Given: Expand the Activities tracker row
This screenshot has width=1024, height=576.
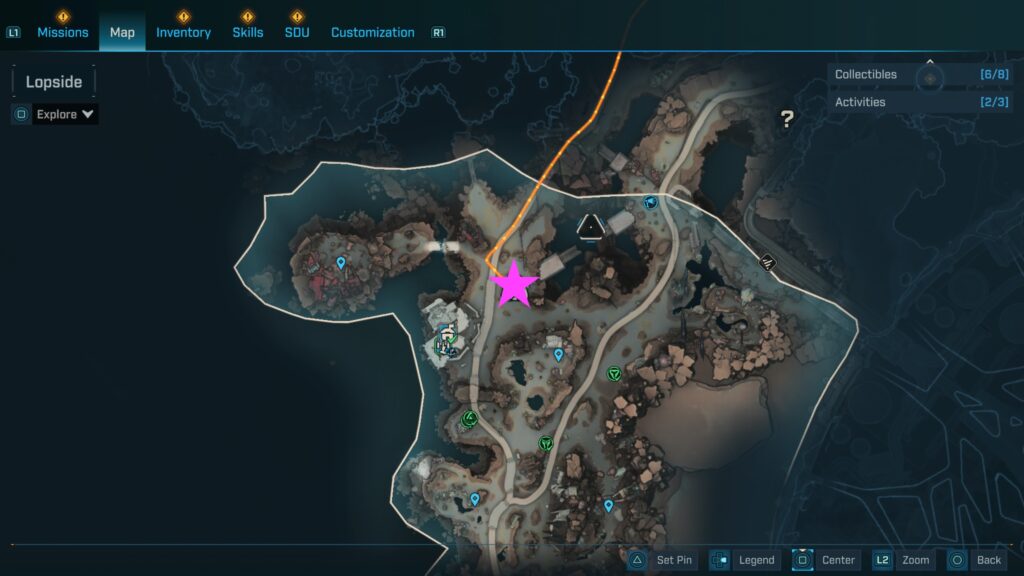Looking at the screenshot, I should (x=920, y=102).
